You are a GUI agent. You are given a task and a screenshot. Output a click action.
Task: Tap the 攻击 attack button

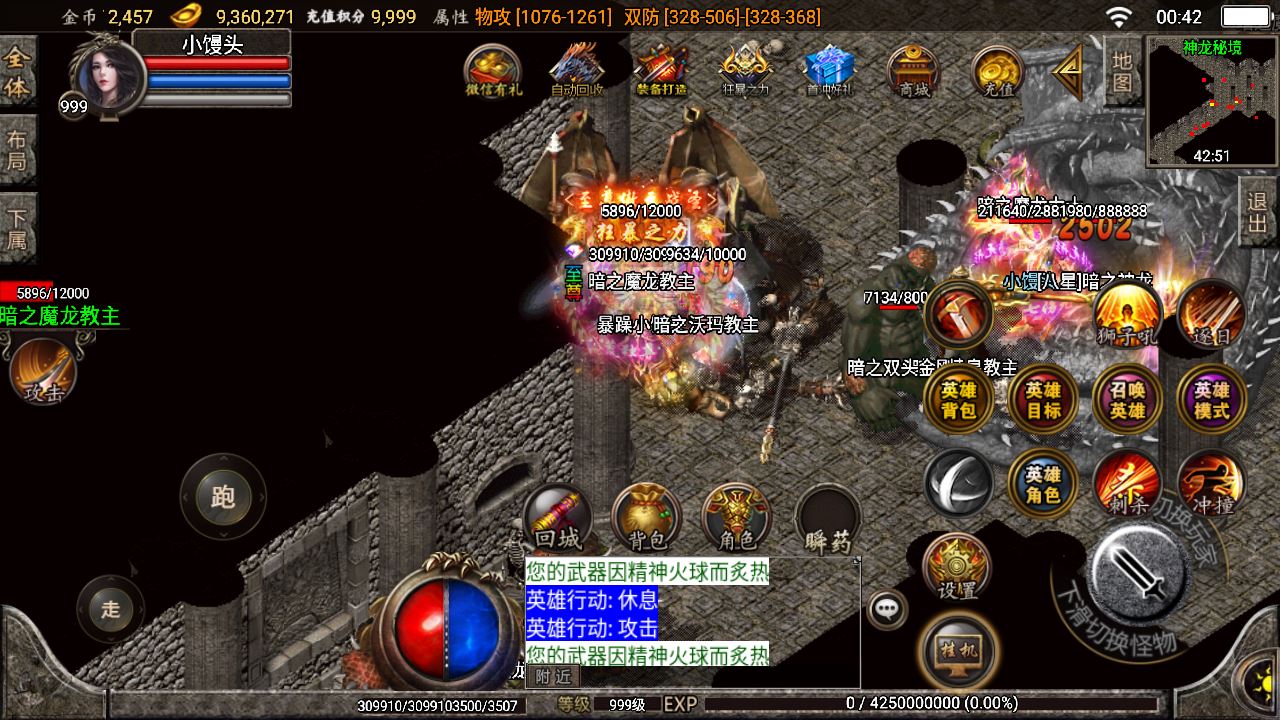43,371
